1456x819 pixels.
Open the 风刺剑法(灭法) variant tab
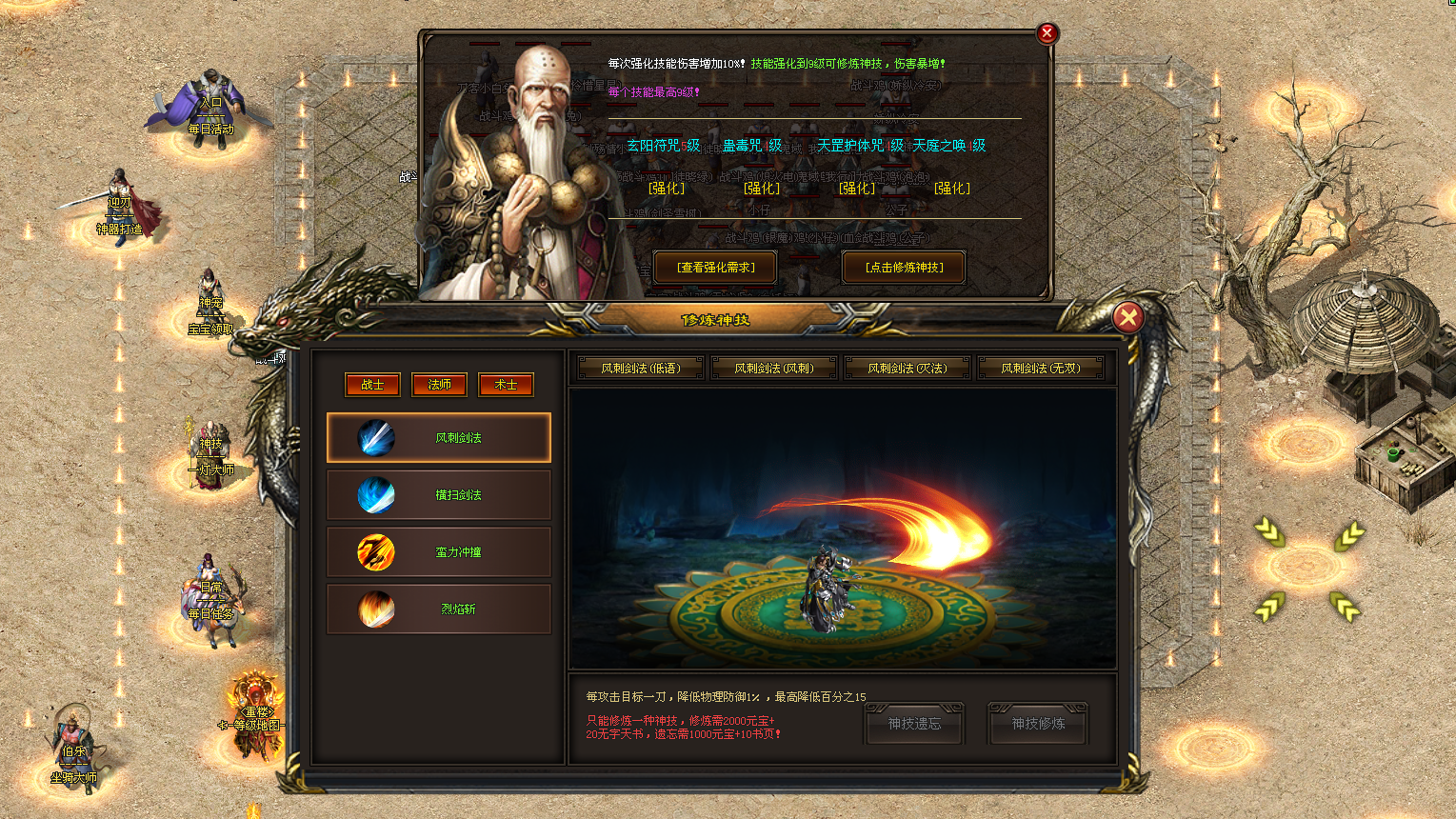point(908,368)
